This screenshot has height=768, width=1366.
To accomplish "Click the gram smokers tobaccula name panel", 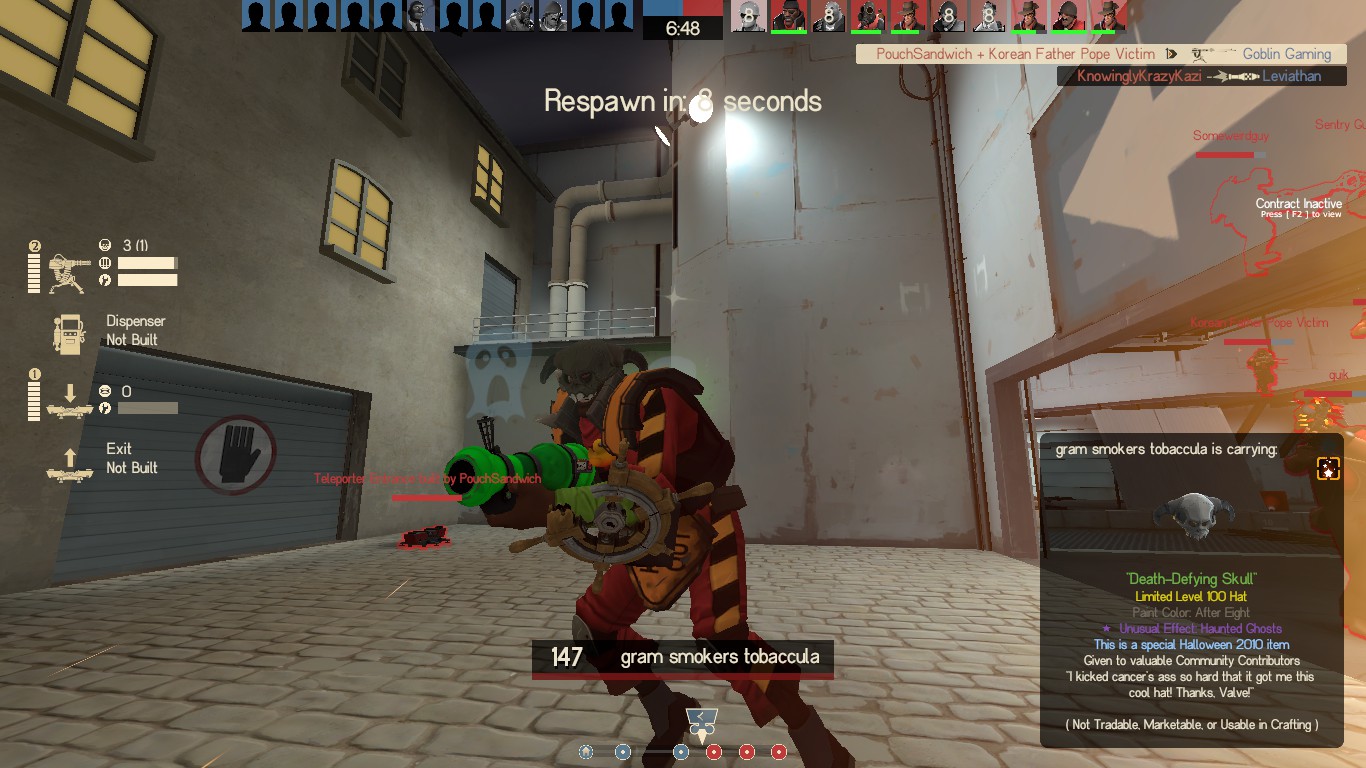I will click(682, 657).
